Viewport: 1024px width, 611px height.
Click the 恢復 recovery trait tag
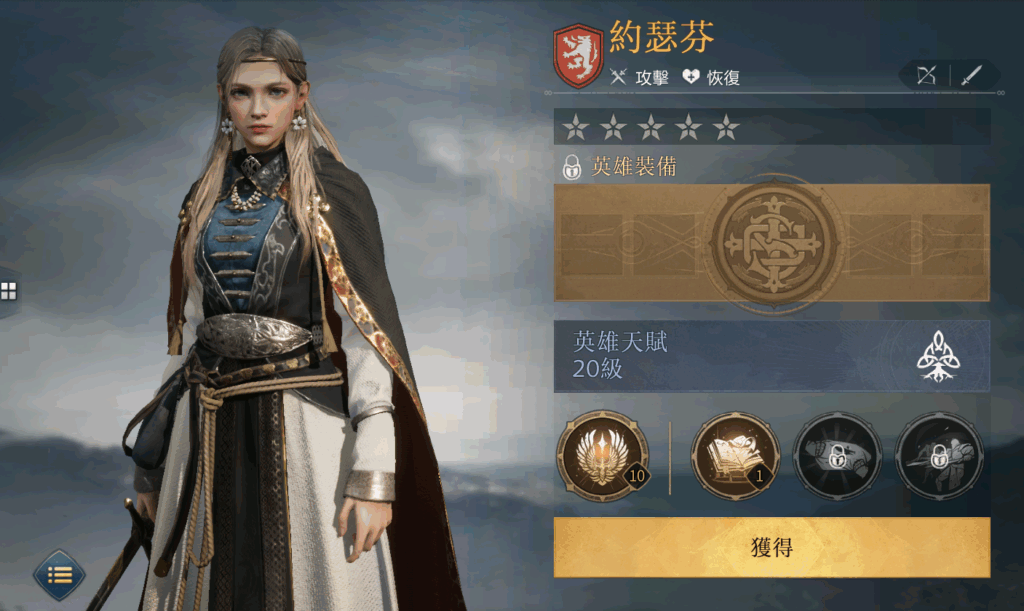tap(711, 77)
